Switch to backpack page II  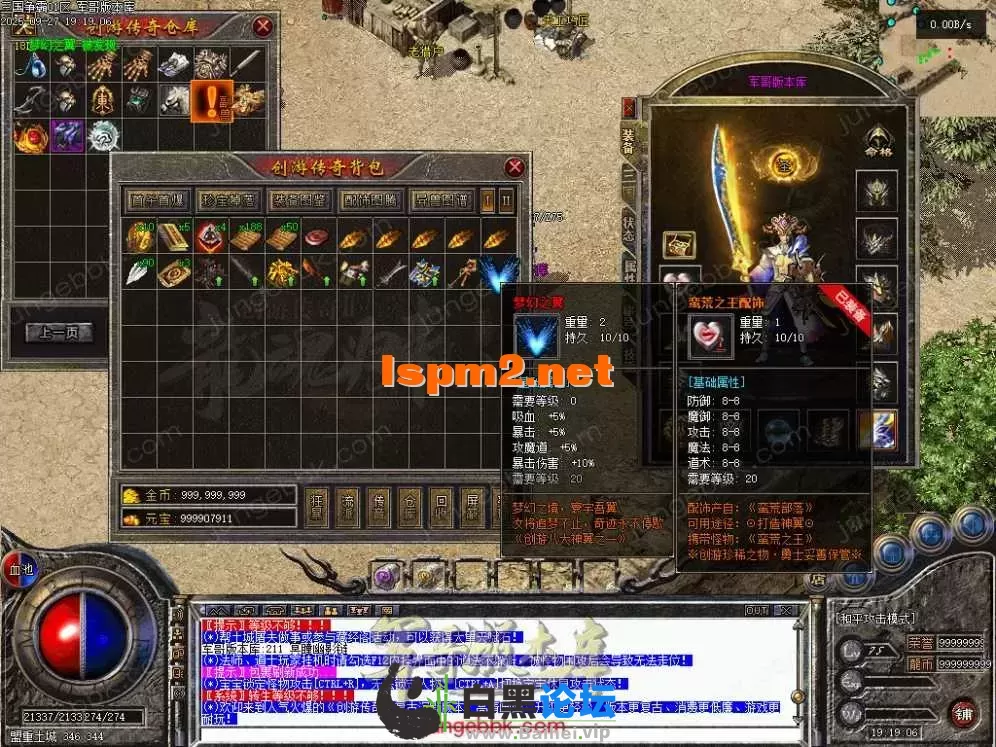pyautogui.click(x=506, y=199)
